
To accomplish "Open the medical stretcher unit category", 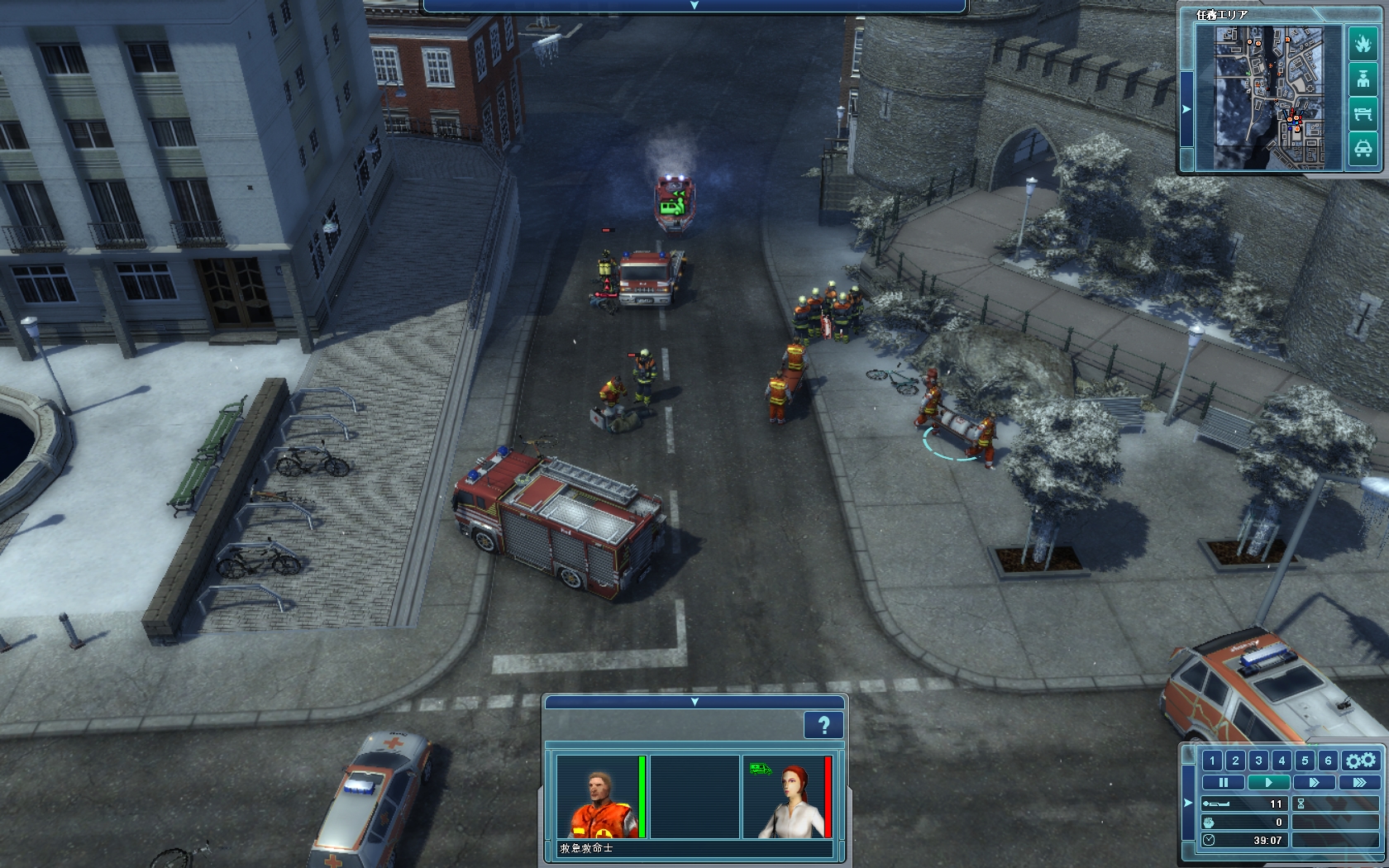I will (1363, 114).
